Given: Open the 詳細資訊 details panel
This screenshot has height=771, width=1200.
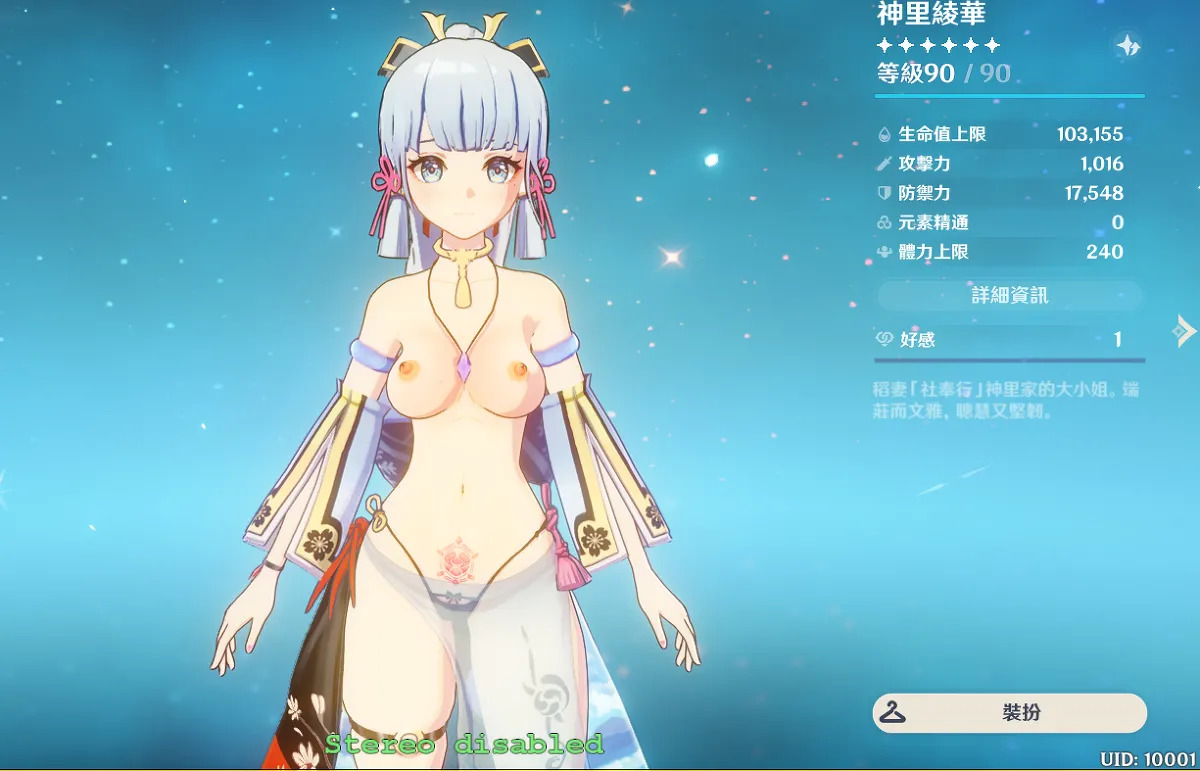Looking at the screenshot, I should [x=1009, y=296].
